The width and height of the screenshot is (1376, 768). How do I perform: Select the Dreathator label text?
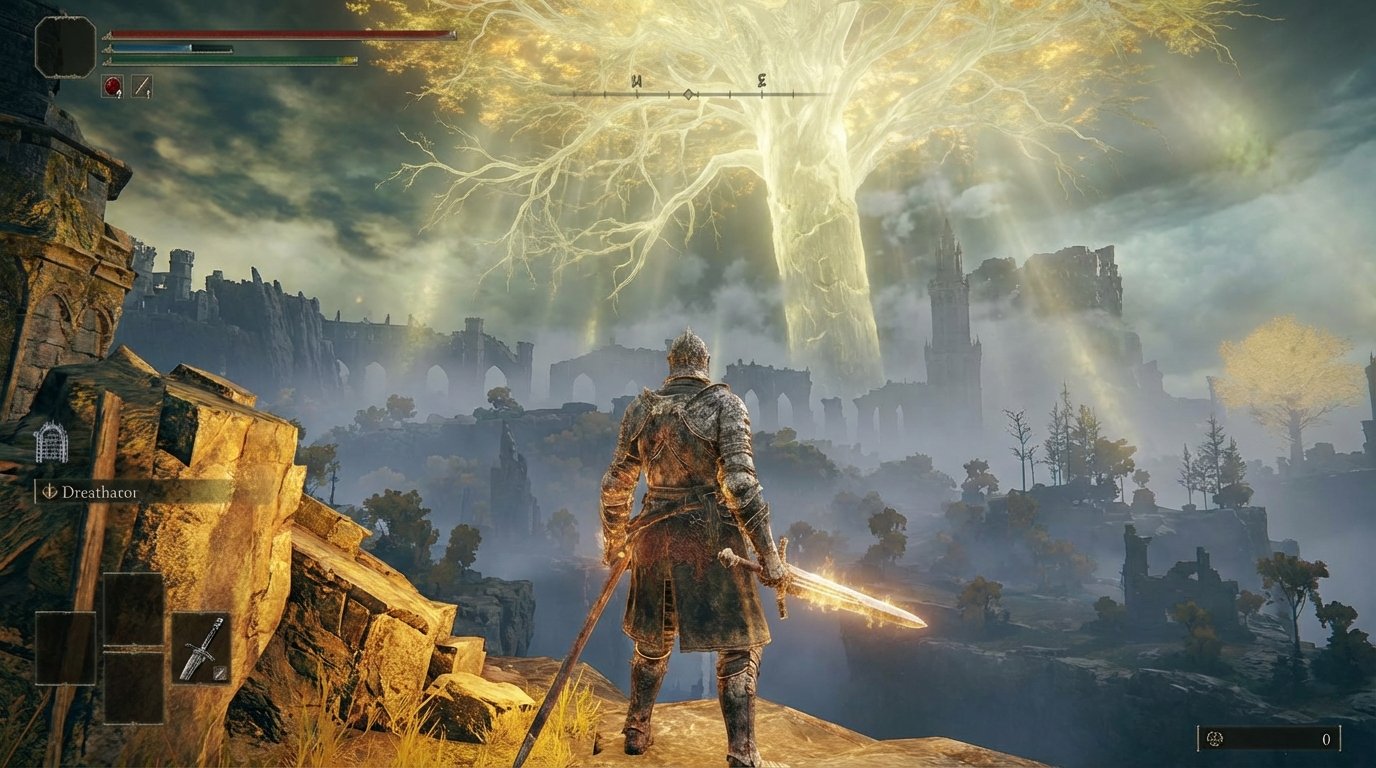(x=100, y=492)
